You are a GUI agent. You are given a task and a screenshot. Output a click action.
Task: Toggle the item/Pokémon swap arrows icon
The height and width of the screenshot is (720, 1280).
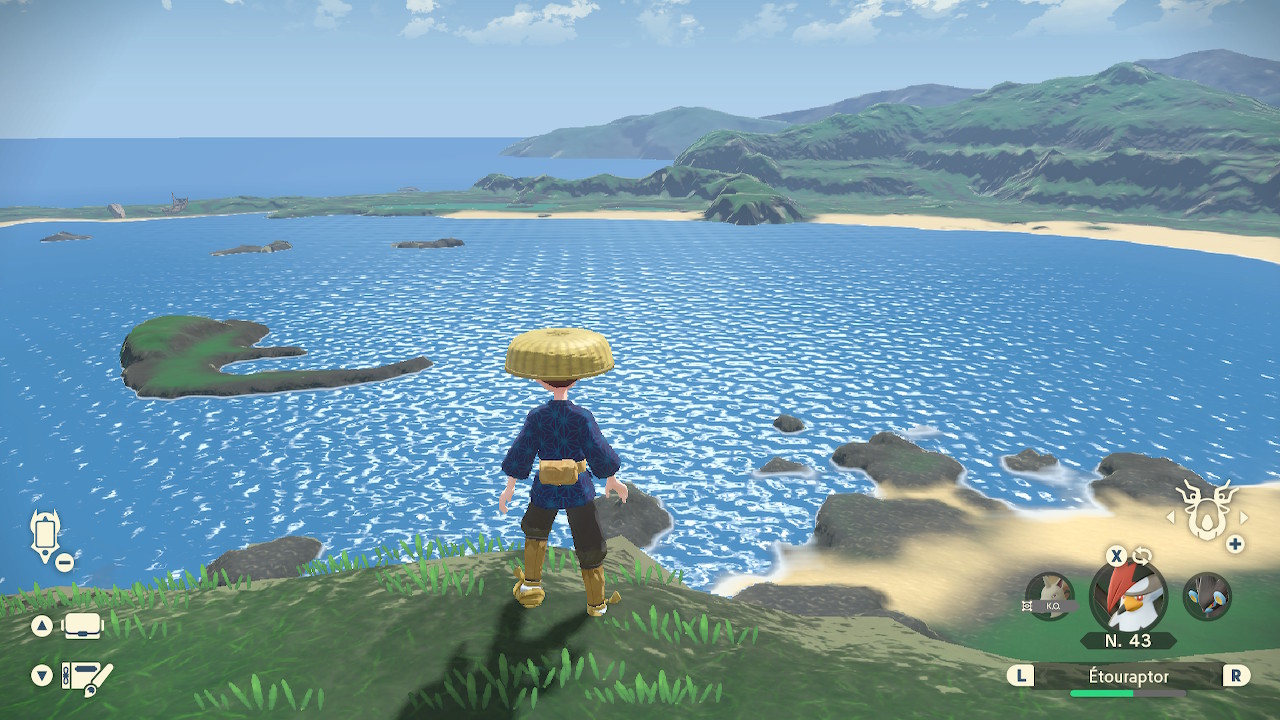tap(1143, 556)
